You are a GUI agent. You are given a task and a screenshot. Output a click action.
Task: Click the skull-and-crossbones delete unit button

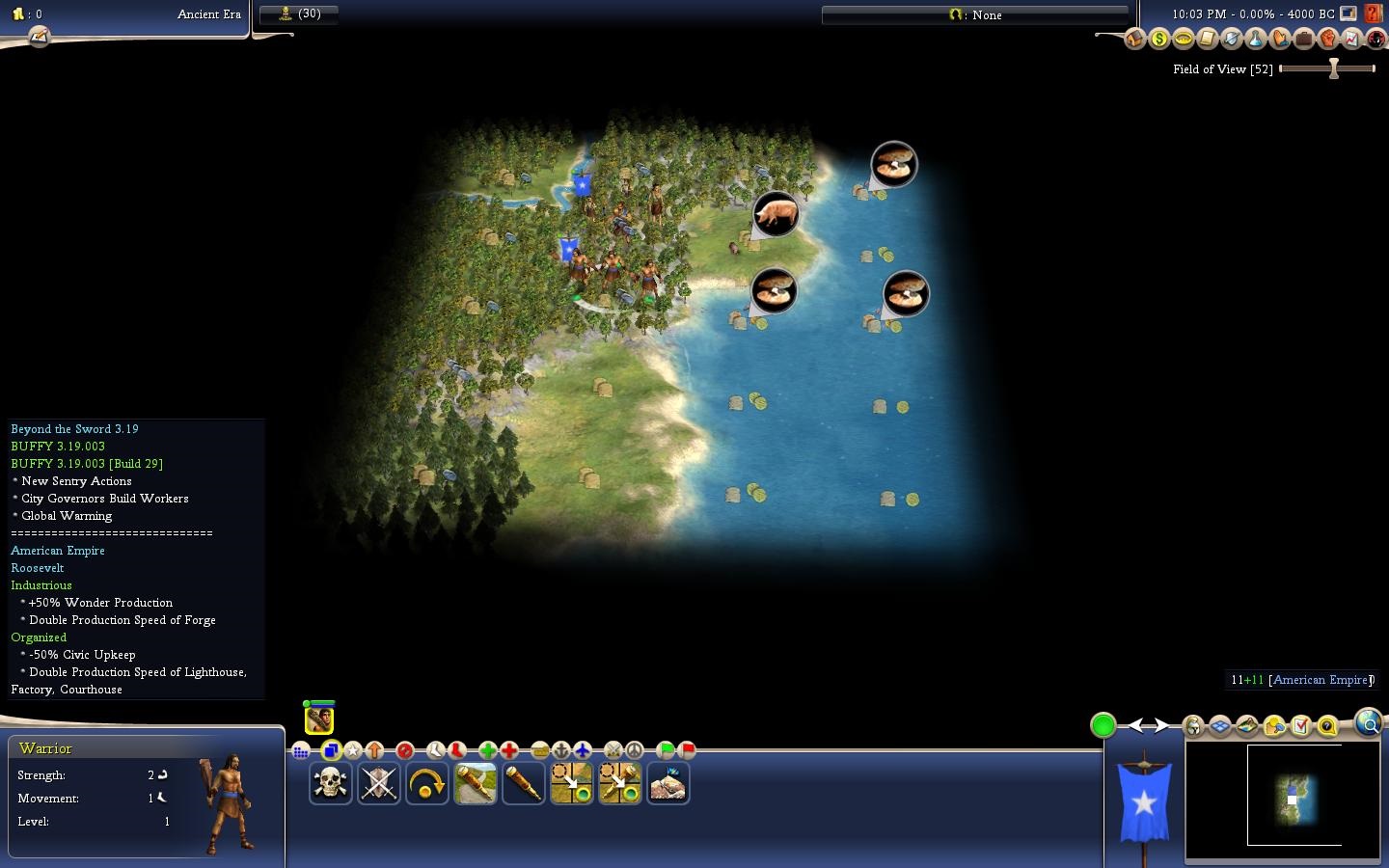330,783
